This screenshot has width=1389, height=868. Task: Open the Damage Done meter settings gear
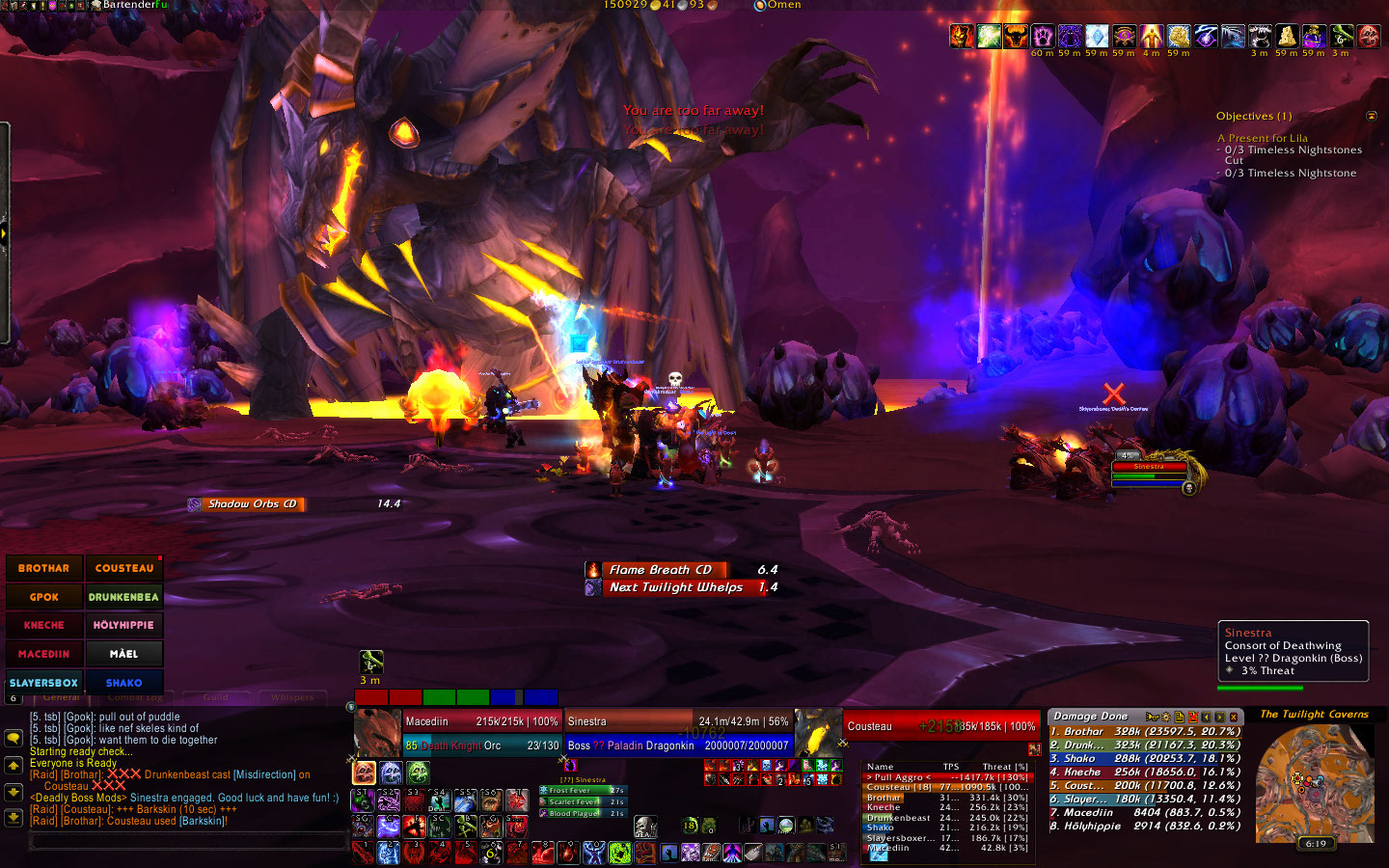point(1165,717)
